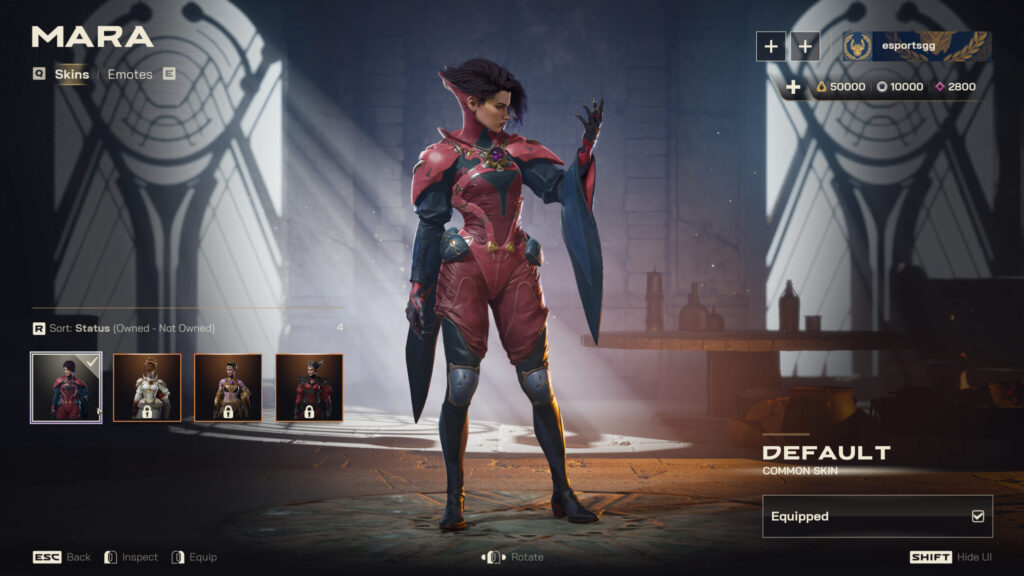Click the Equipped button for Default skin

point(877,516)
